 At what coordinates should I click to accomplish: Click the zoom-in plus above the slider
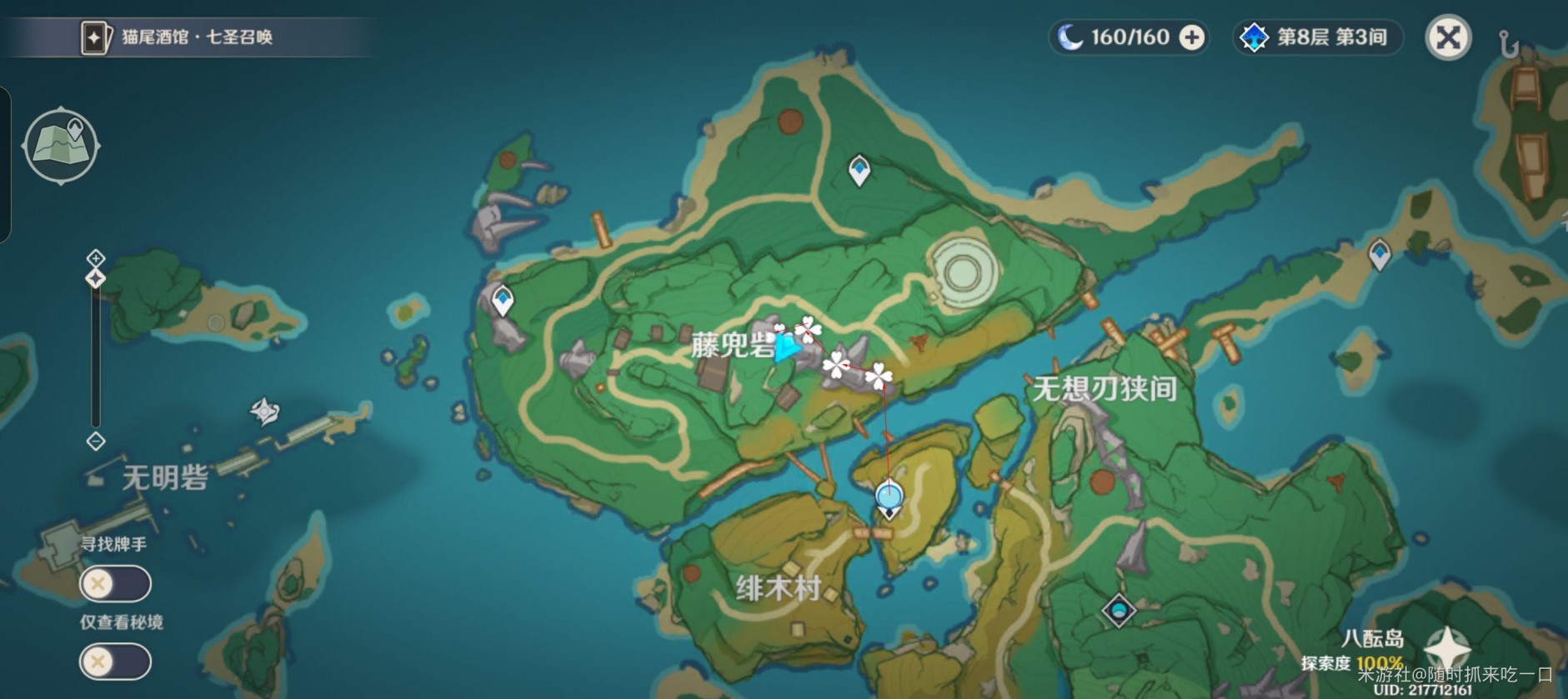tap(94, 258)
